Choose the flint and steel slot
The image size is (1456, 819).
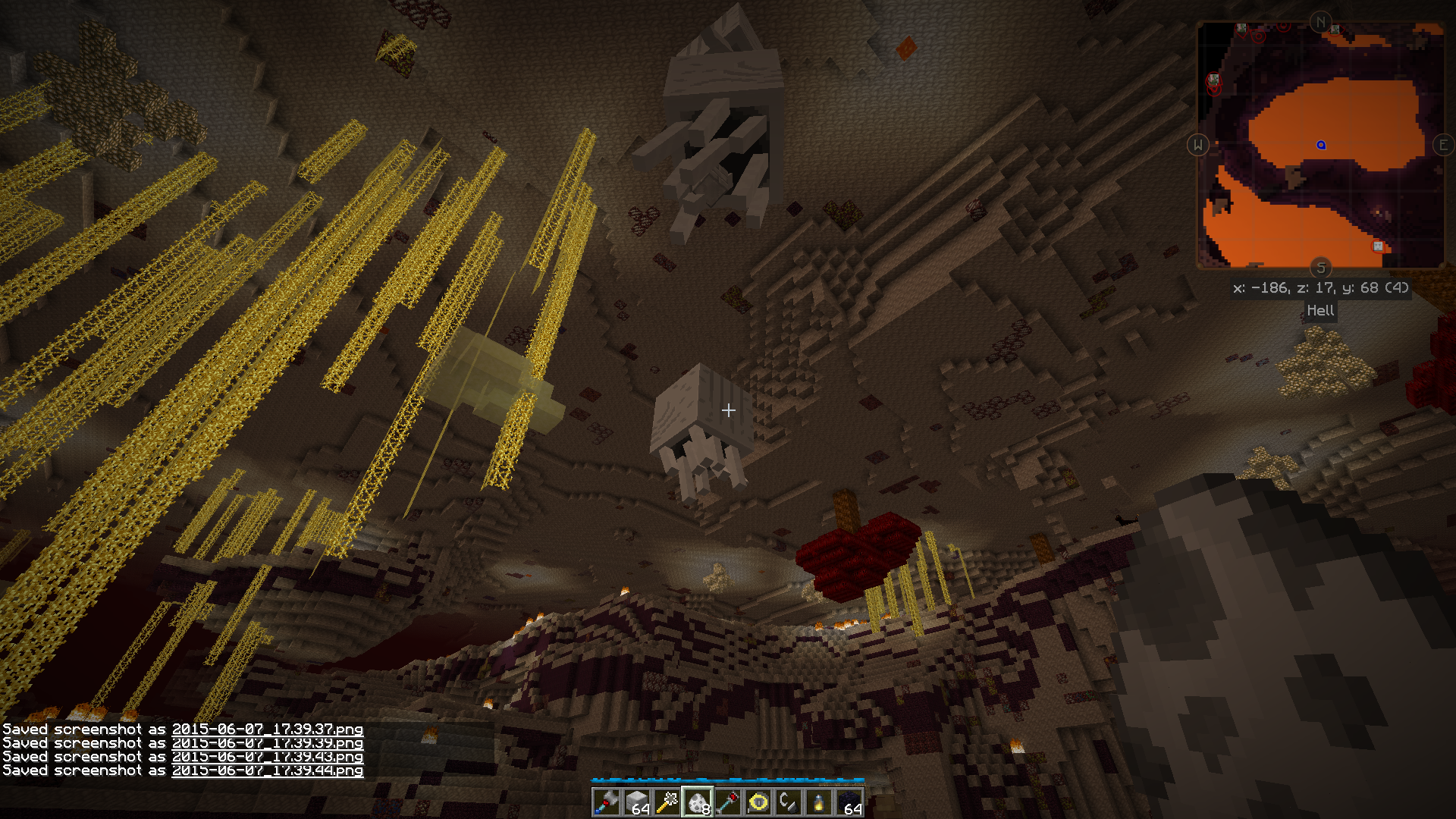[789, 802]
